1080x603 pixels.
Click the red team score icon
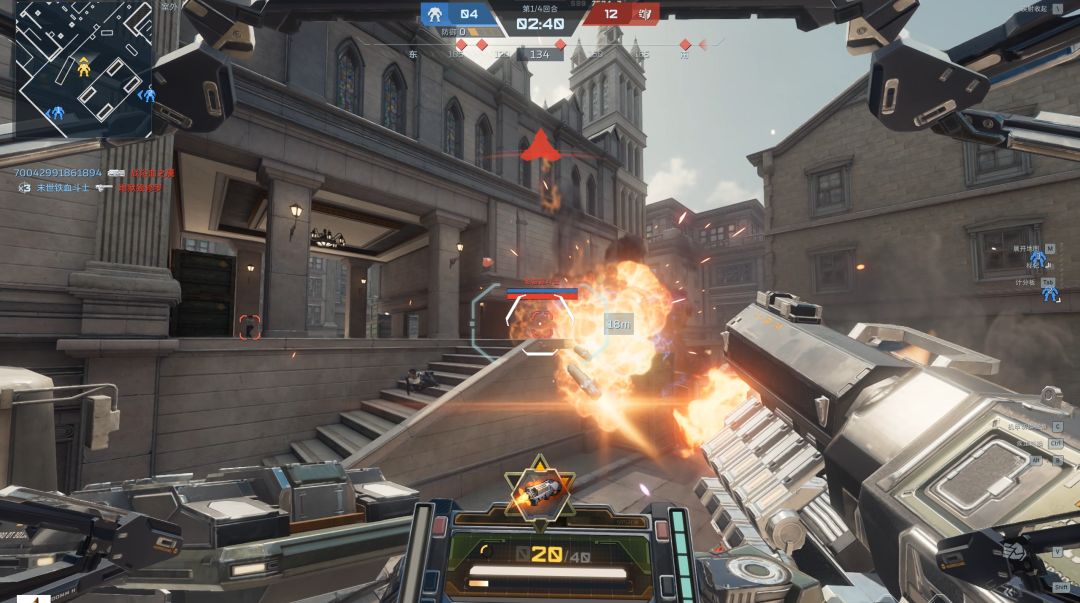pyautogui.click(x=645, y=14)
